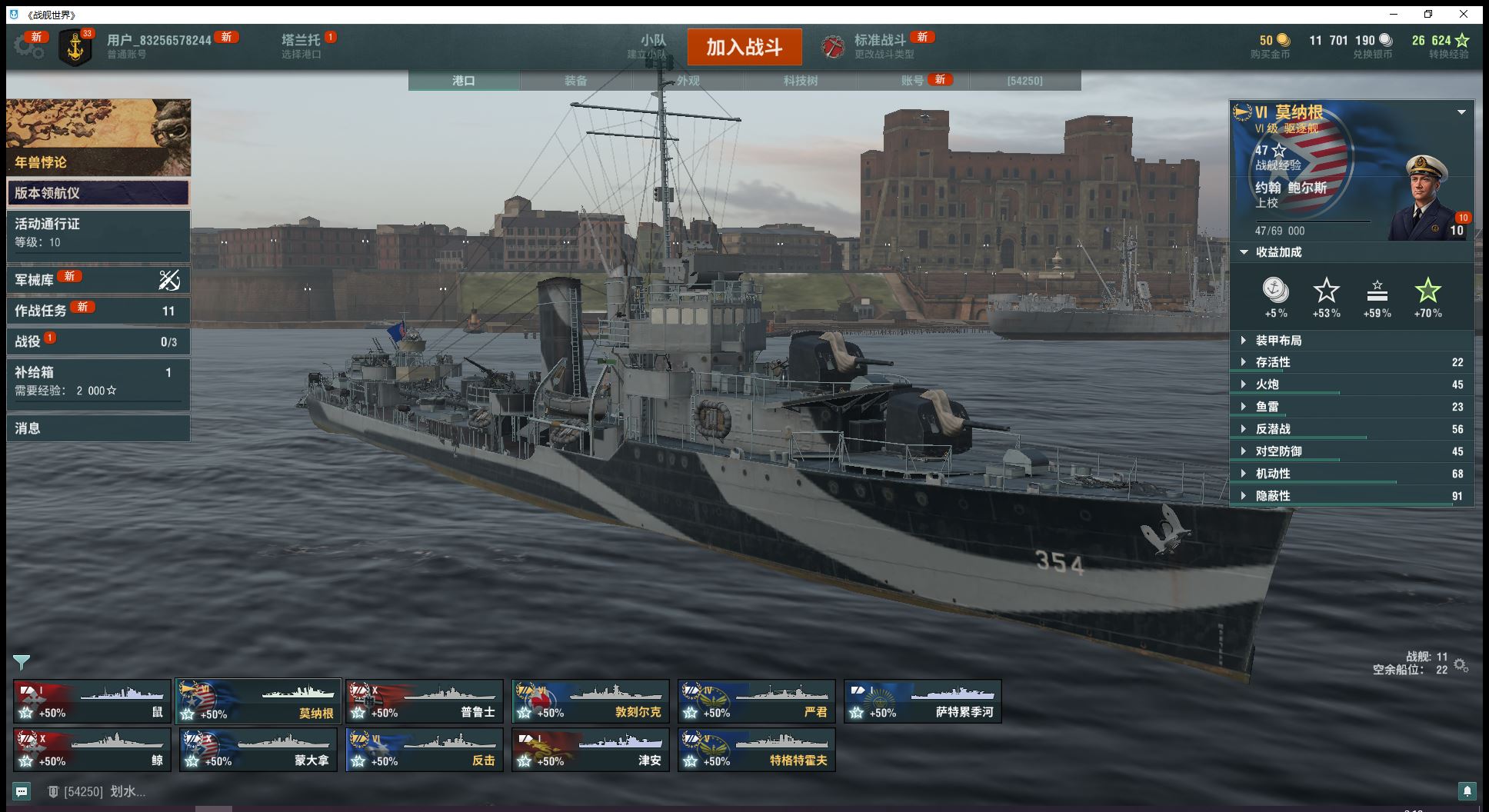Viewport: 1489px width, 812px height.
Task: Open the 战役 campaigns panel
Action: [98, 341]
